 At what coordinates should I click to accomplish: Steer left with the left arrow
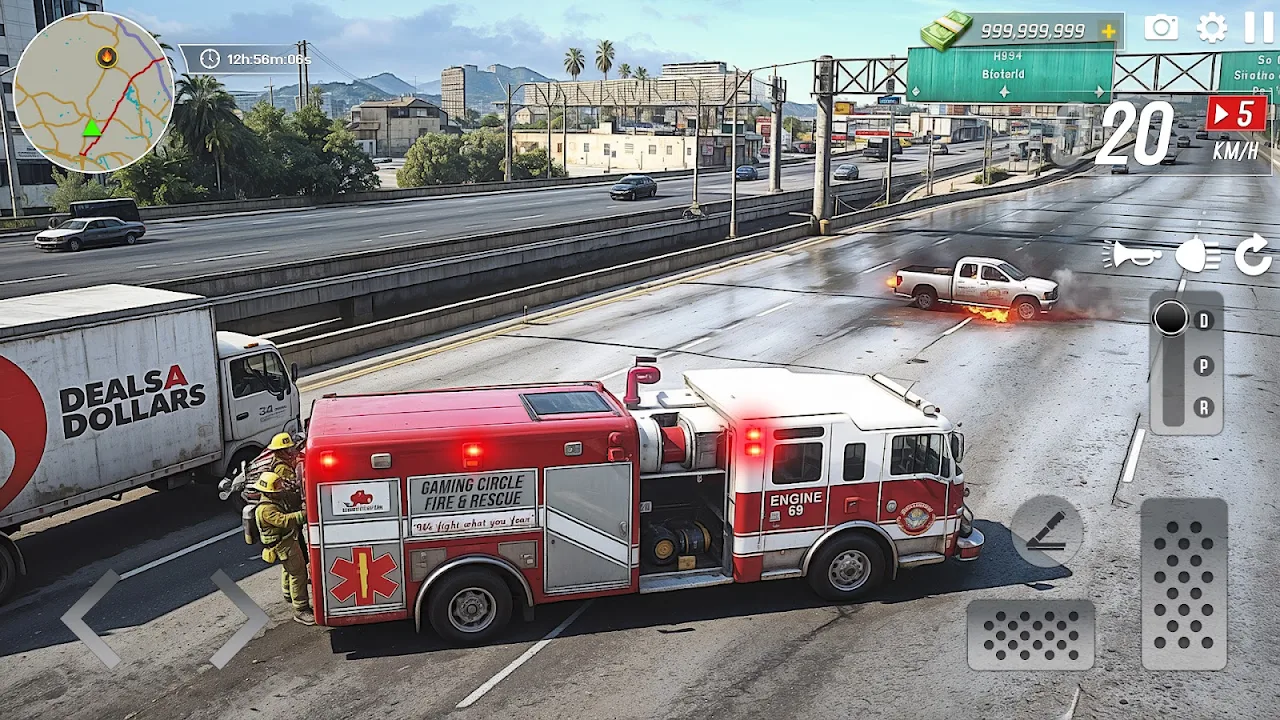click(90, 618)
